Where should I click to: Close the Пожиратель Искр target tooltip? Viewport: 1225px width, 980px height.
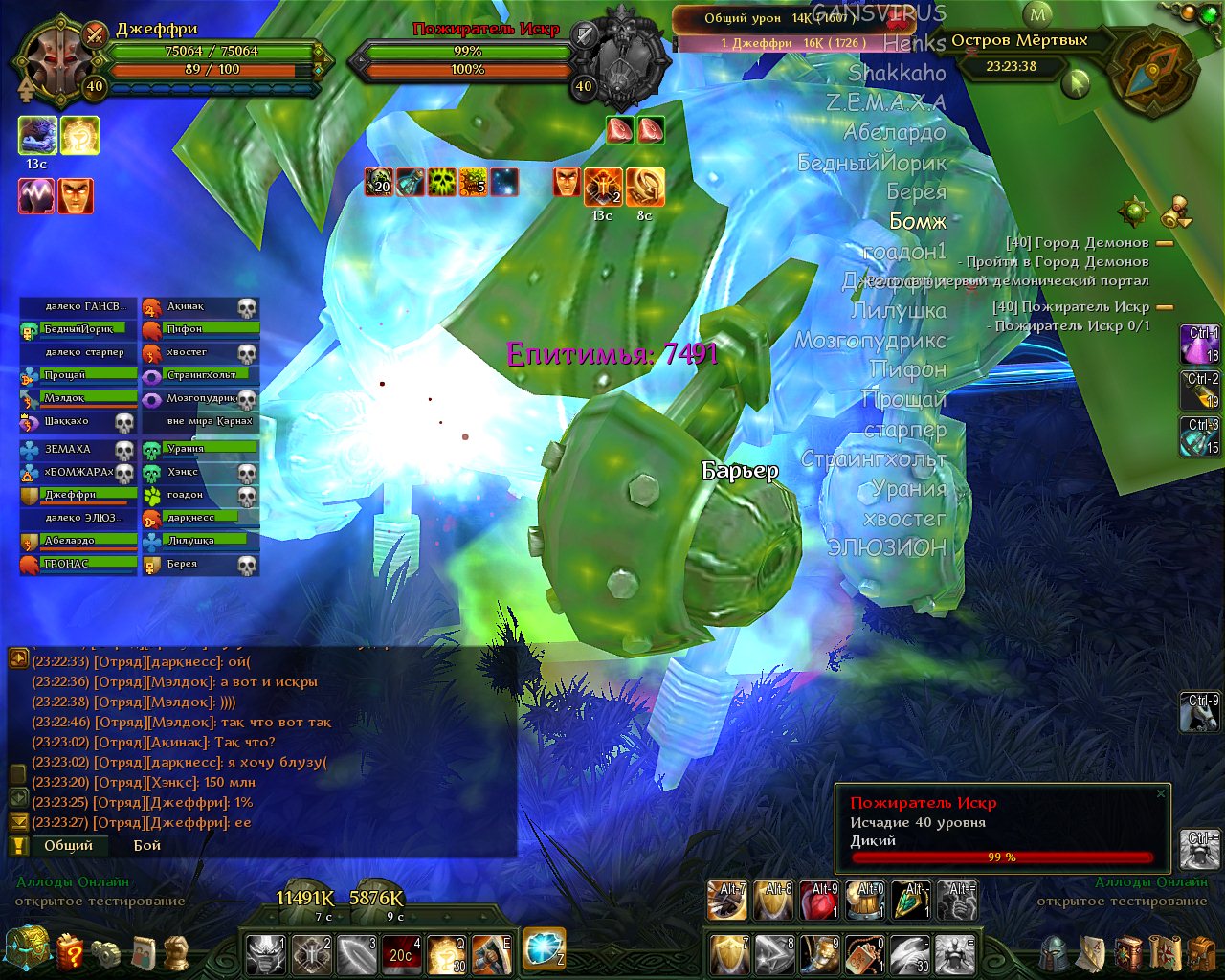point(1161,793)
